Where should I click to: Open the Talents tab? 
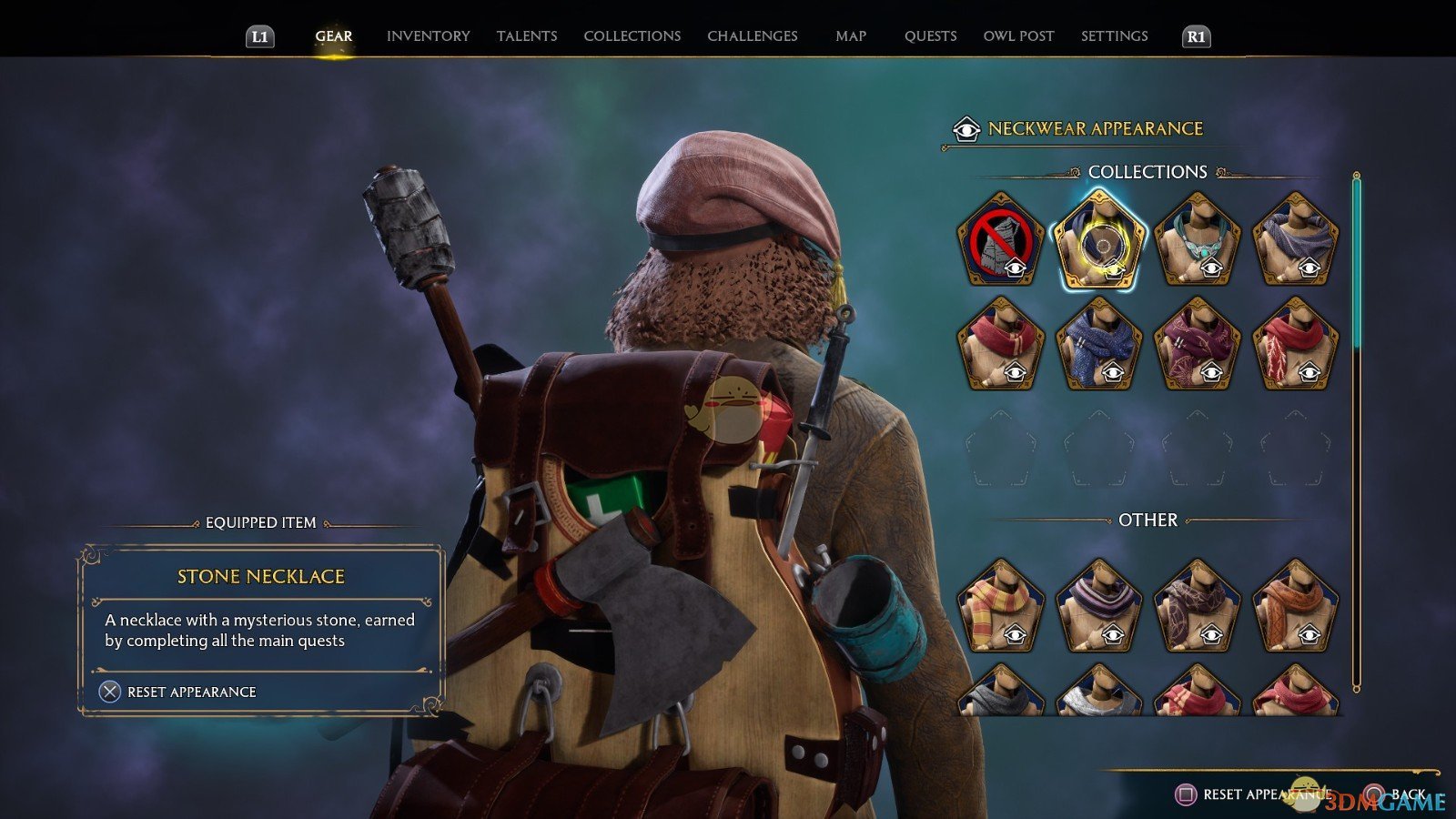[527, 36]
